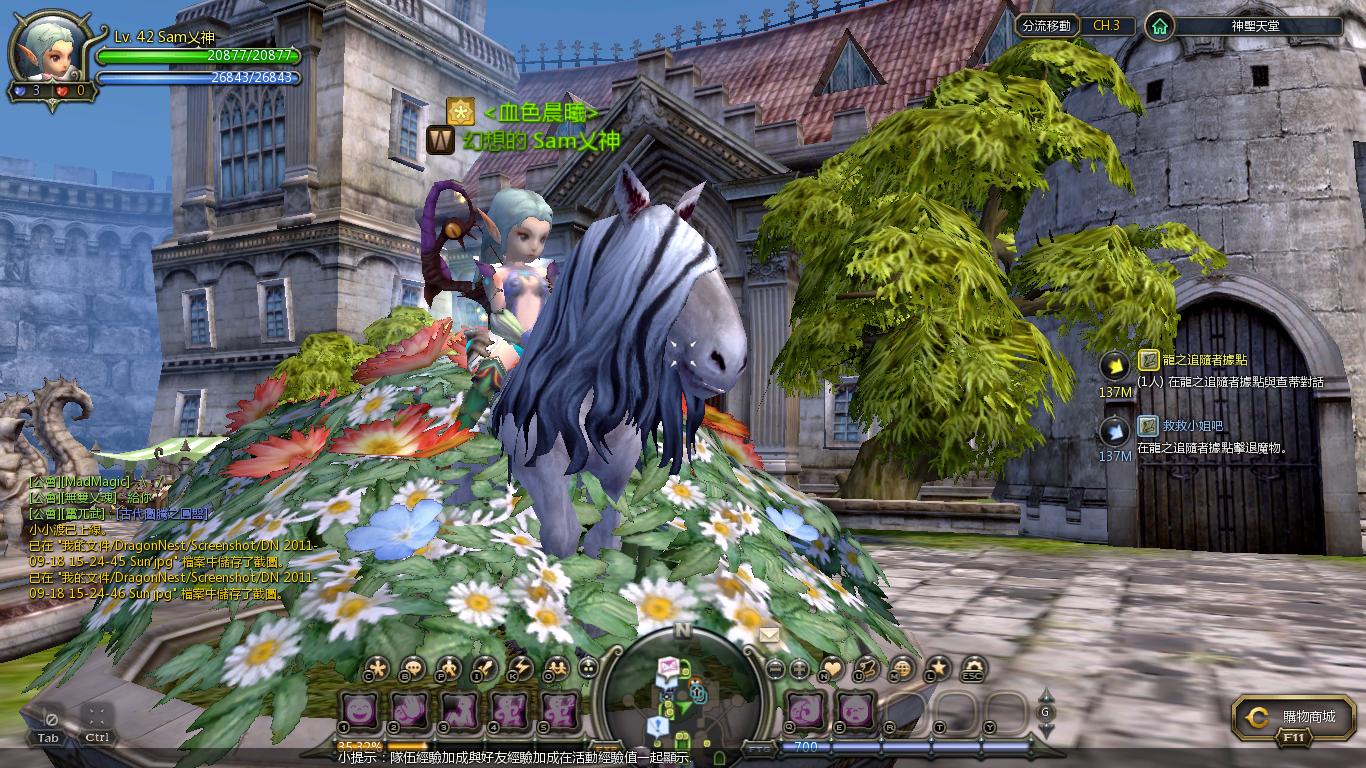
Task: Open the sword inventory menu icon
Action: coord(485,667)
